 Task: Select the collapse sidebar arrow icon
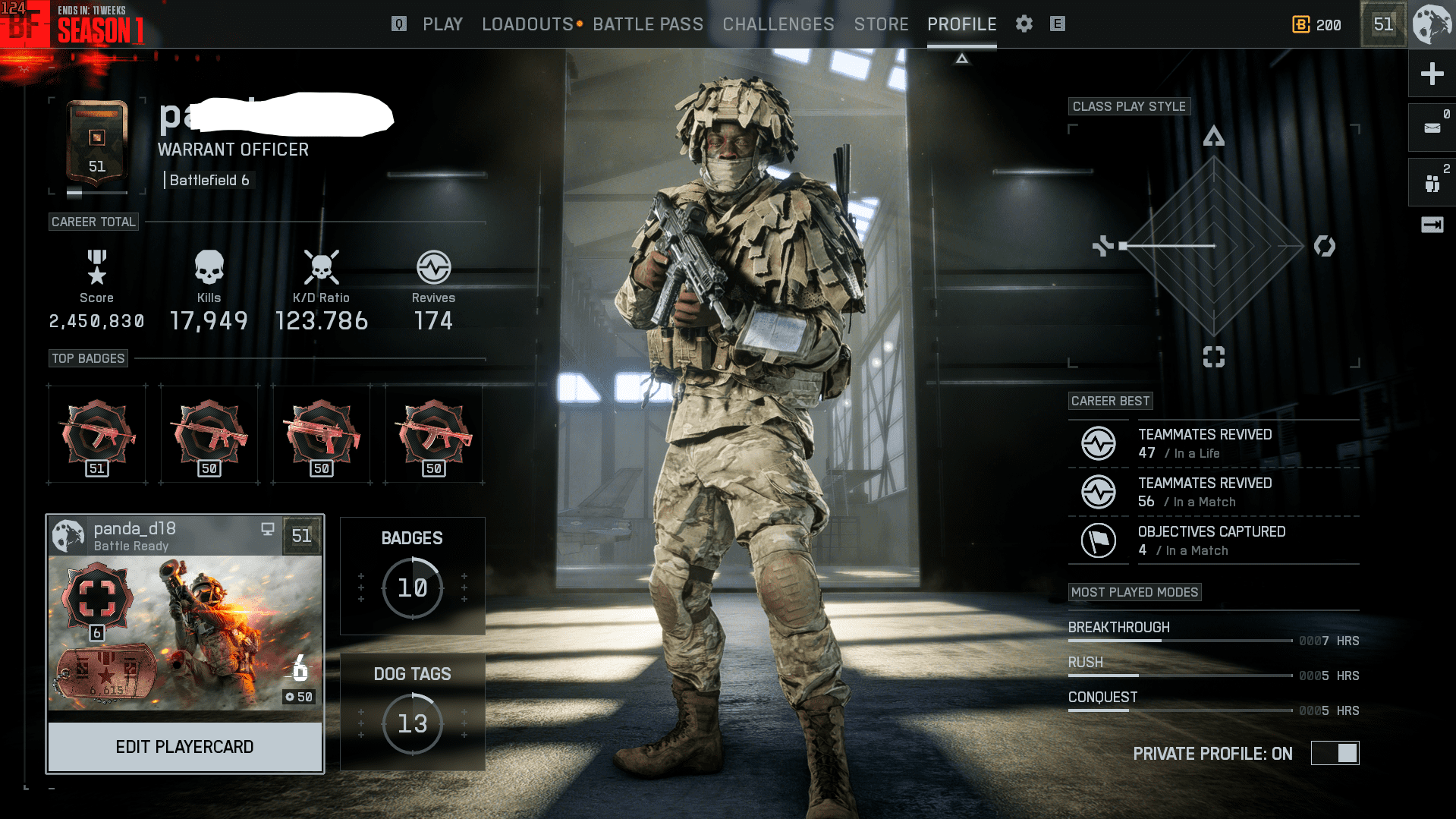(1431, 224)
